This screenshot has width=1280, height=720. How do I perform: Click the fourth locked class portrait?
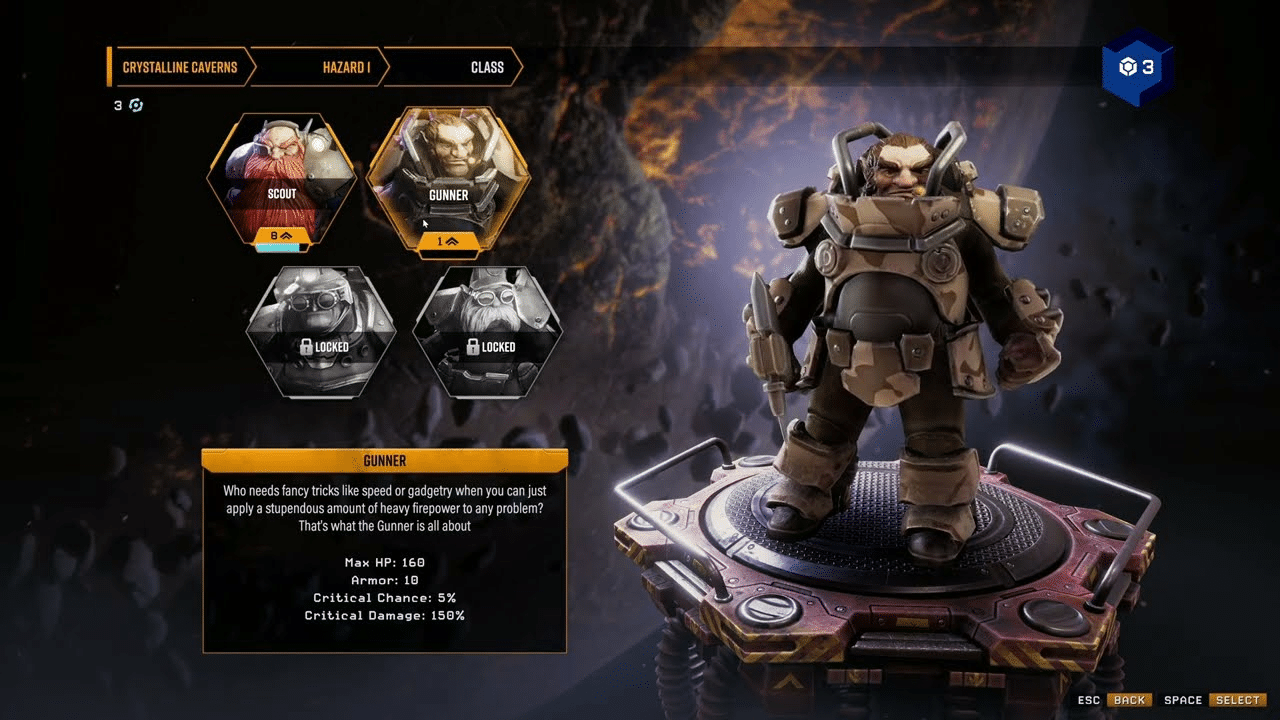(x=486, y=330)
